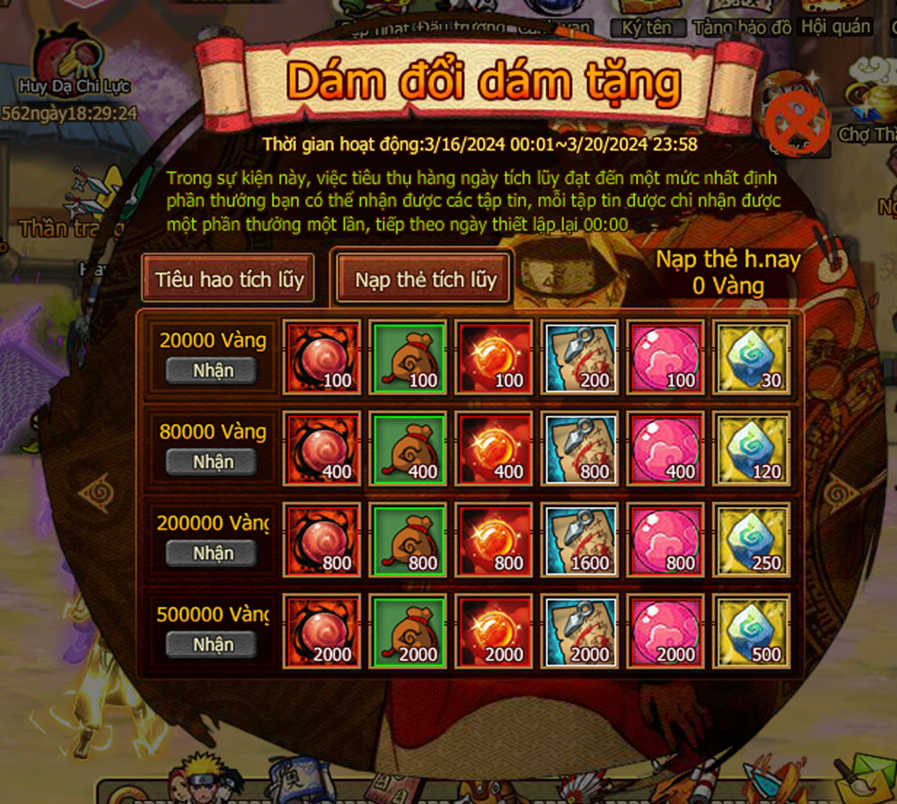Open the Ký tên menu icon
897x804 pixels.
pos(645,24)
